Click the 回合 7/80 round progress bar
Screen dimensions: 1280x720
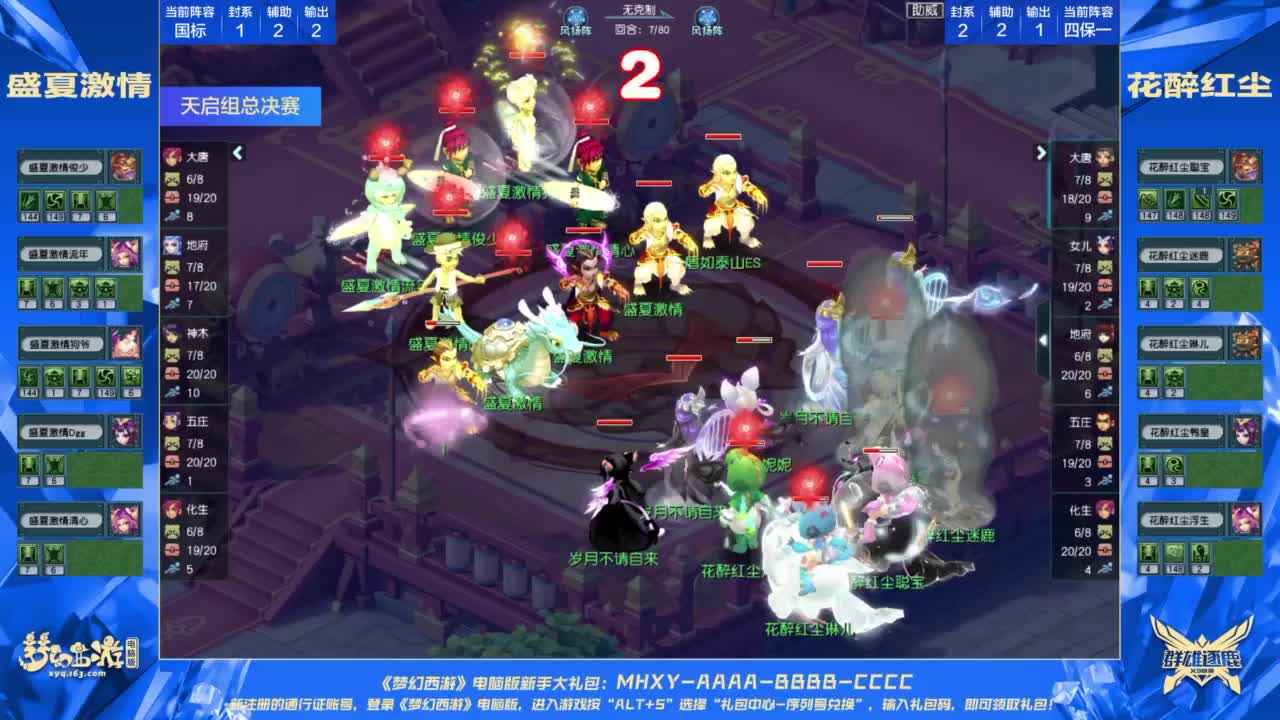point(644,27)
